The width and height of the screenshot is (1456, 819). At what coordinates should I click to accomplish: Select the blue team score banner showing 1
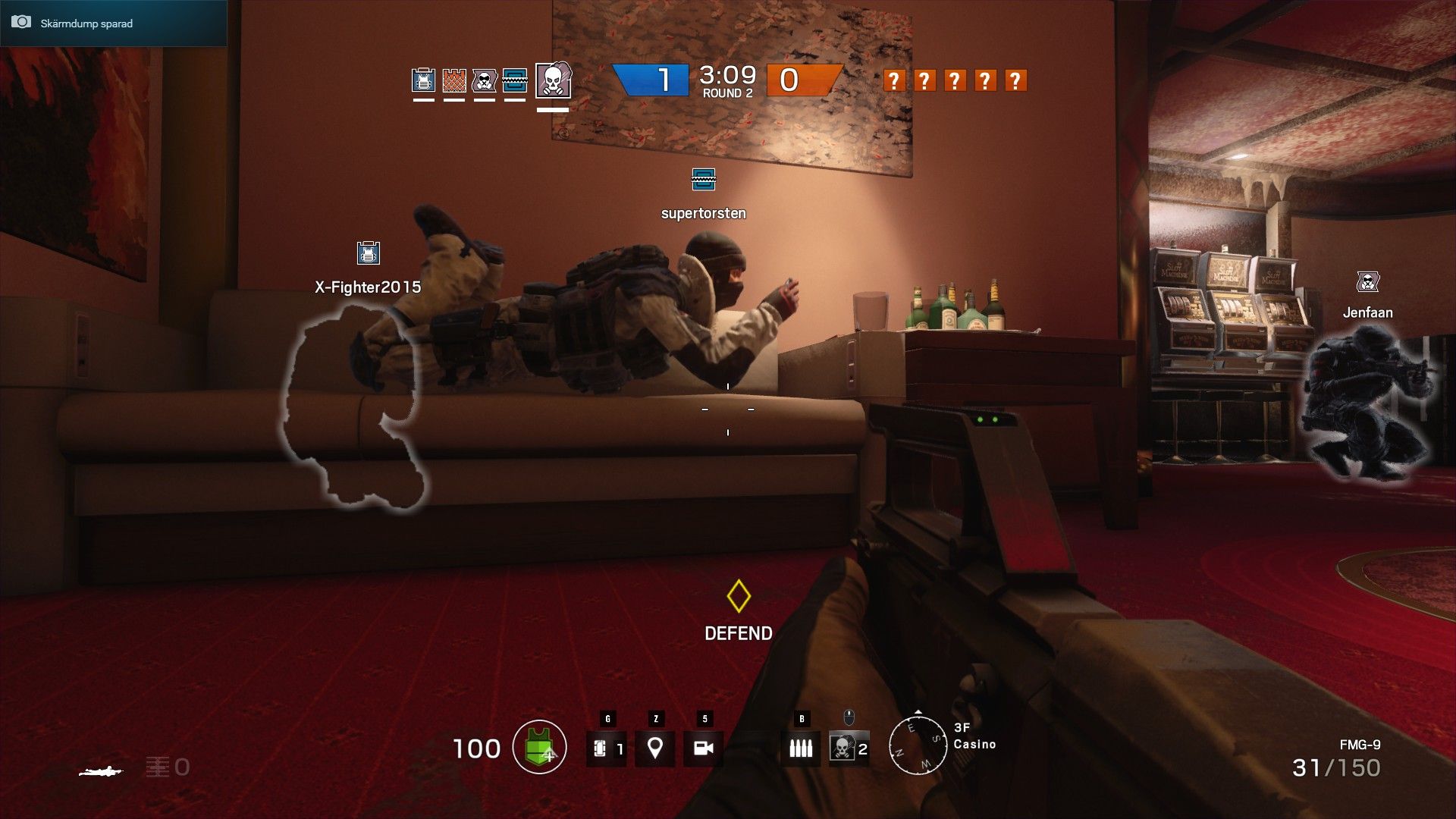pyautogui.click(x=654, y=79)
